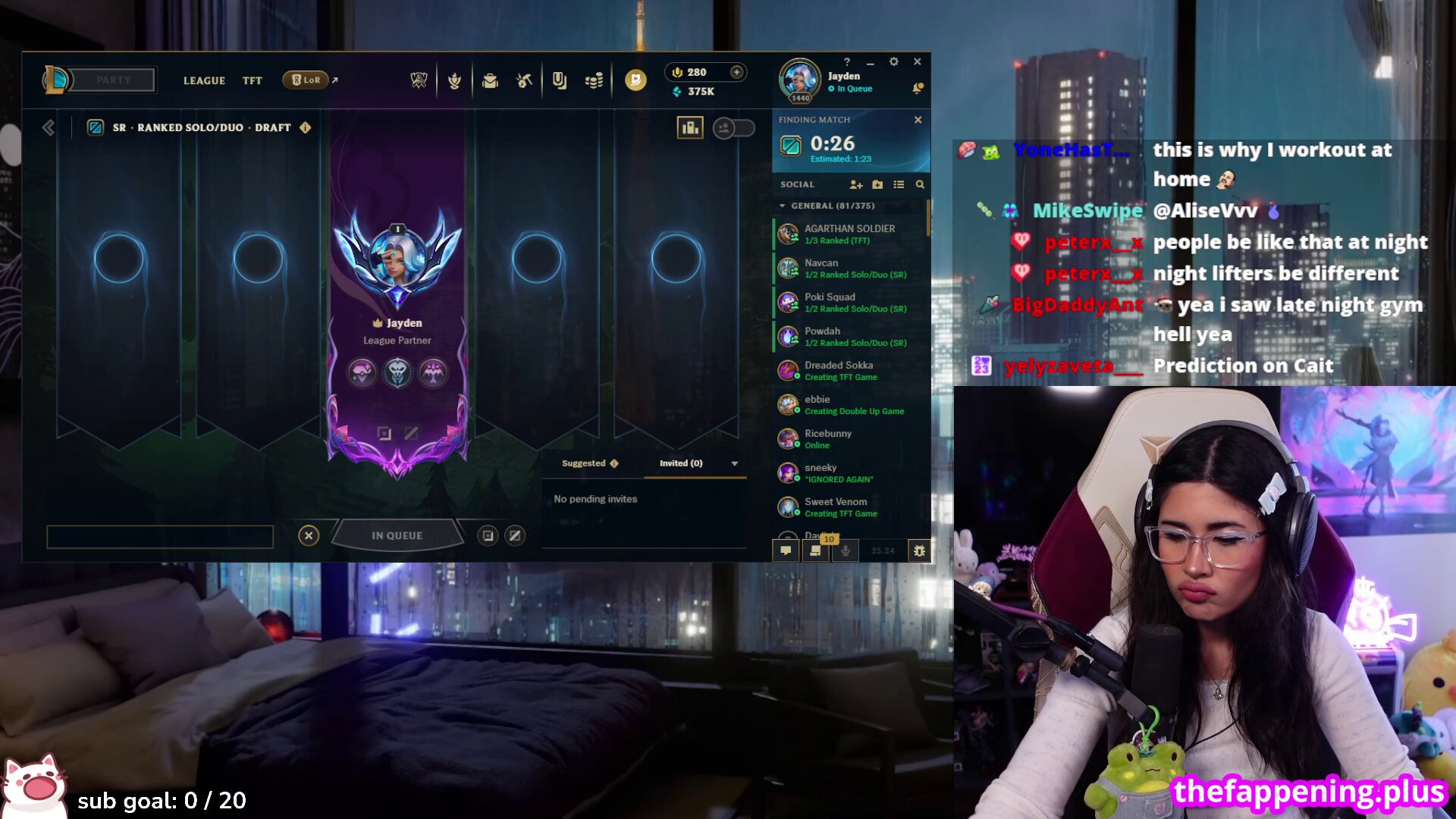Screen dimensions: 1456x819
Task: Click the Add Friend icon
Action: point(856,184)
